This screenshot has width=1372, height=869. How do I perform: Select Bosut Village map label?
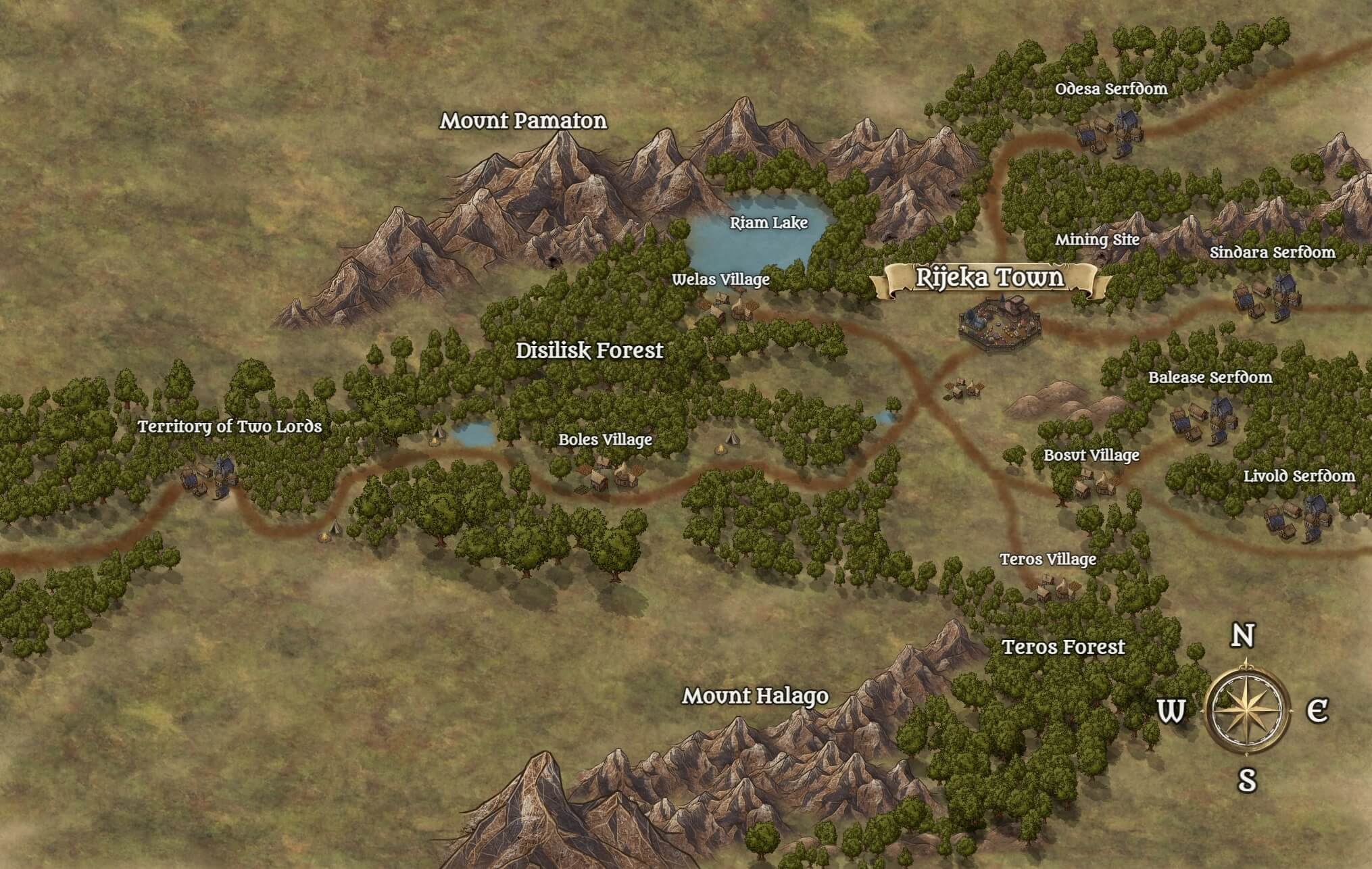1091,455
